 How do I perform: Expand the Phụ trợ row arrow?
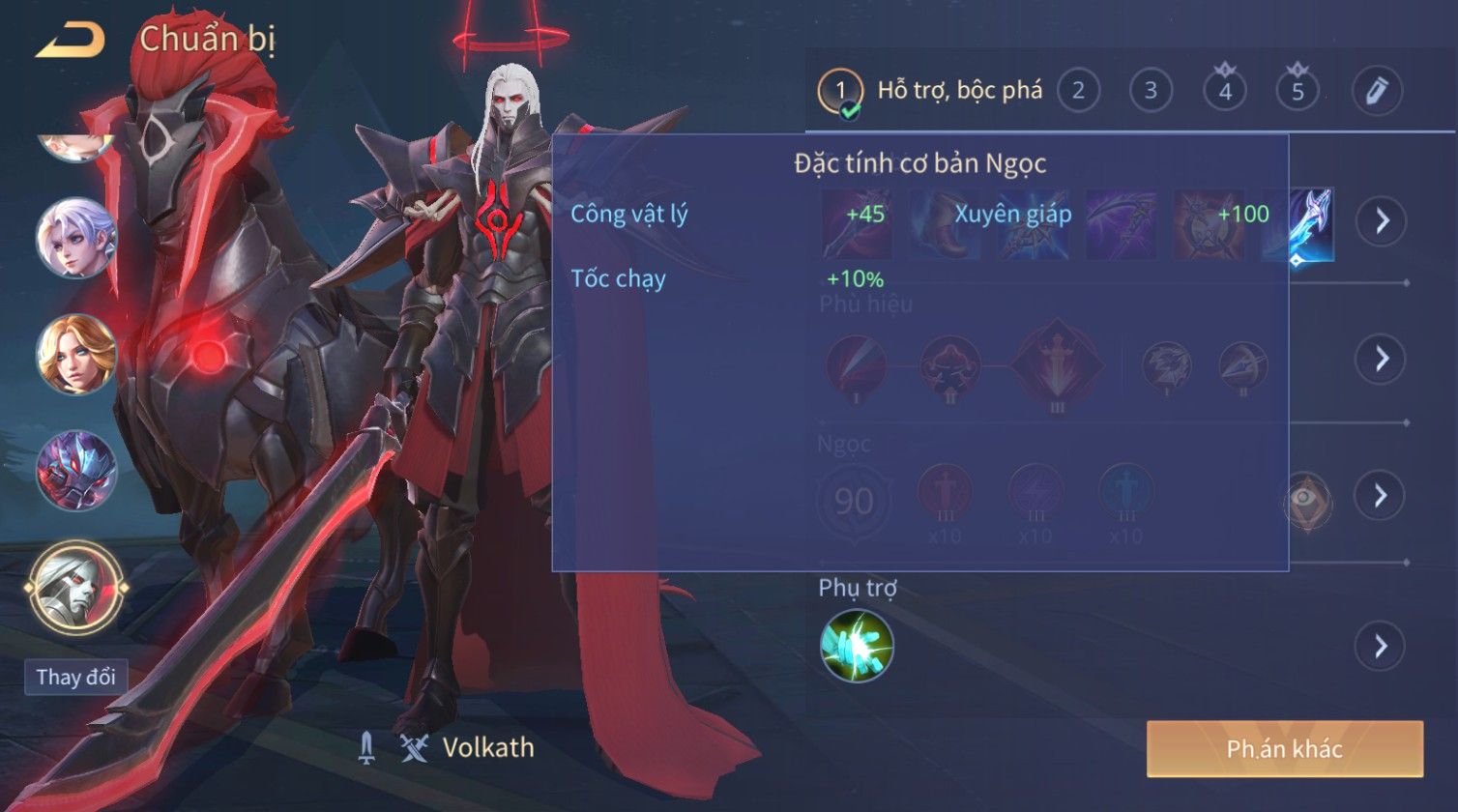1381,646
